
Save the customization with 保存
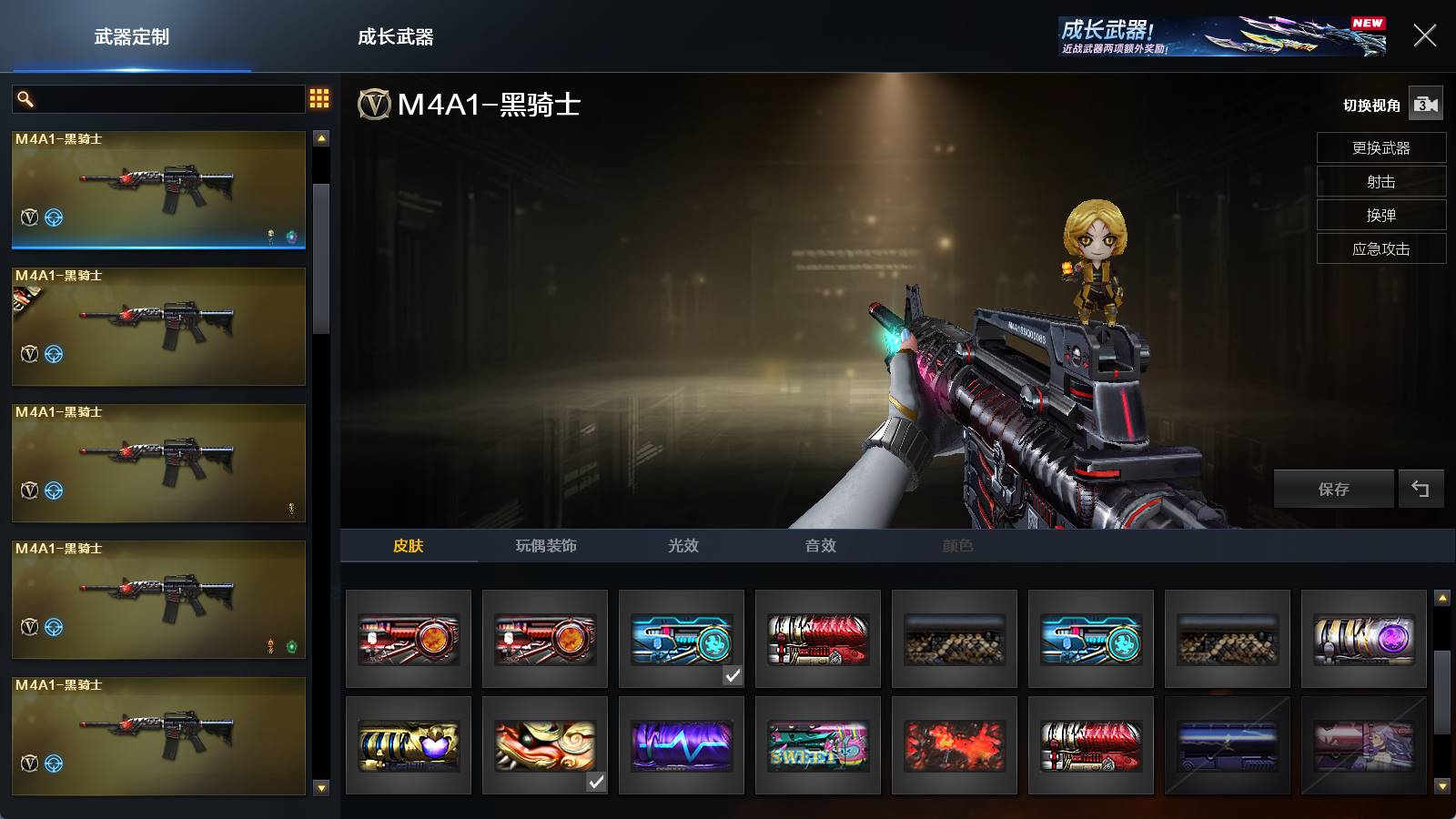tap(1333, 490)
